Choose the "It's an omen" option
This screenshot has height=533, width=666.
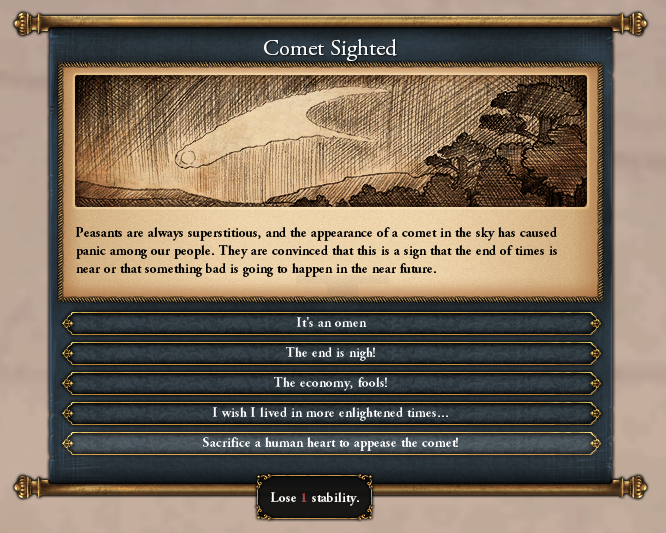click(x=331, y=323)
